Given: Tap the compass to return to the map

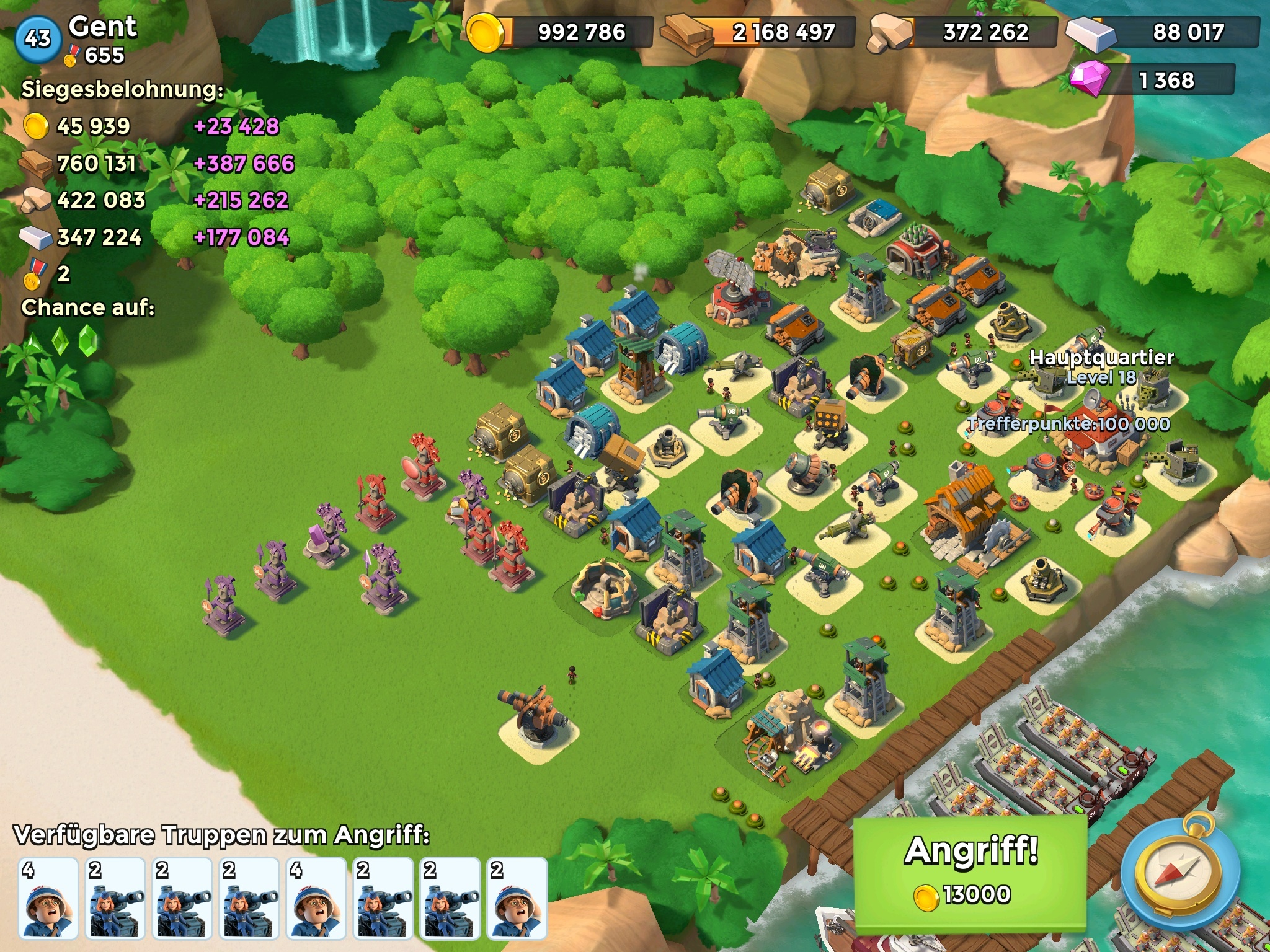Looking at the screenshot, I should (x=1180, y=875).
